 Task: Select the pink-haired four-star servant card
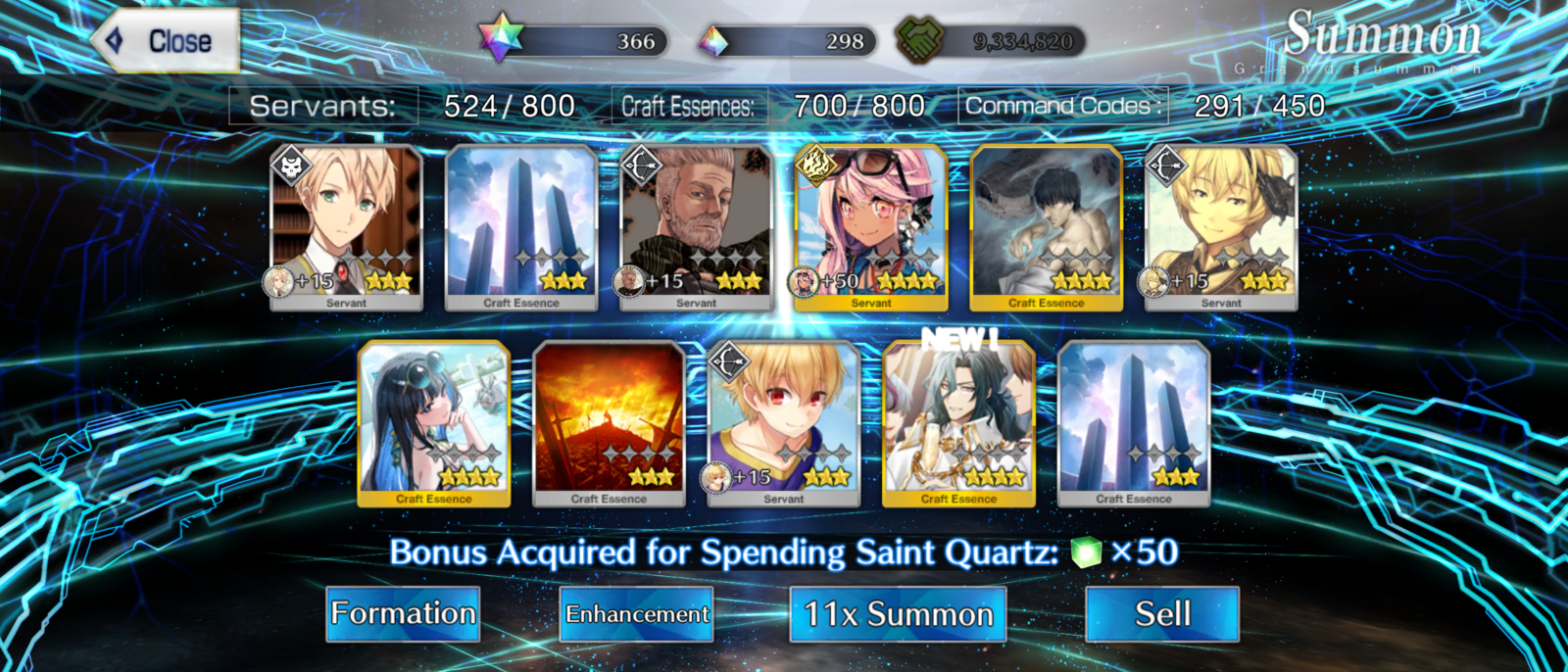[x=870, y=227]
